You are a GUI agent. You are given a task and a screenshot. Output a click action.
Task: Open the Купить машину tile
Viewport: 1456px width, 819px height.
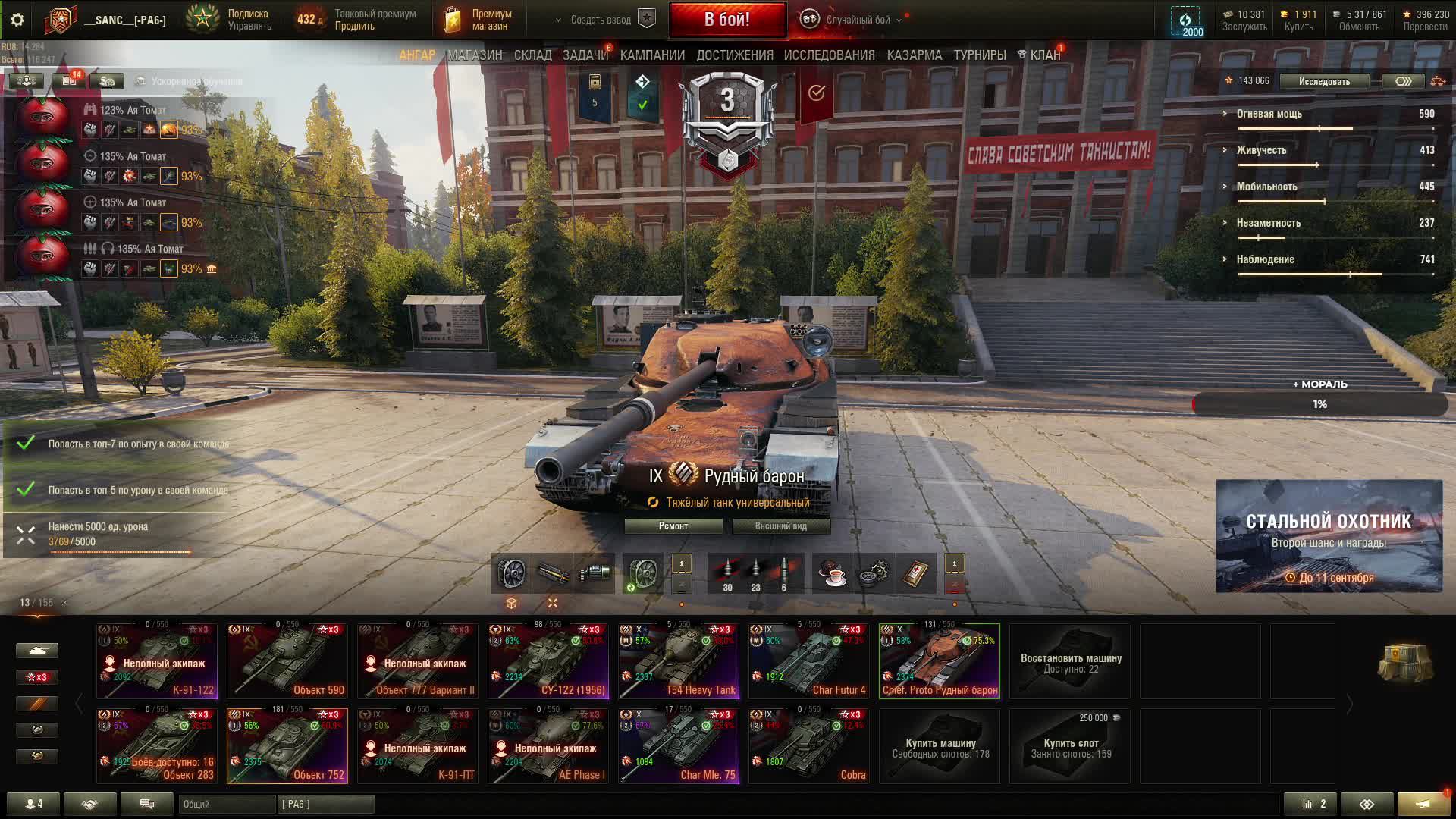[940, 747]
